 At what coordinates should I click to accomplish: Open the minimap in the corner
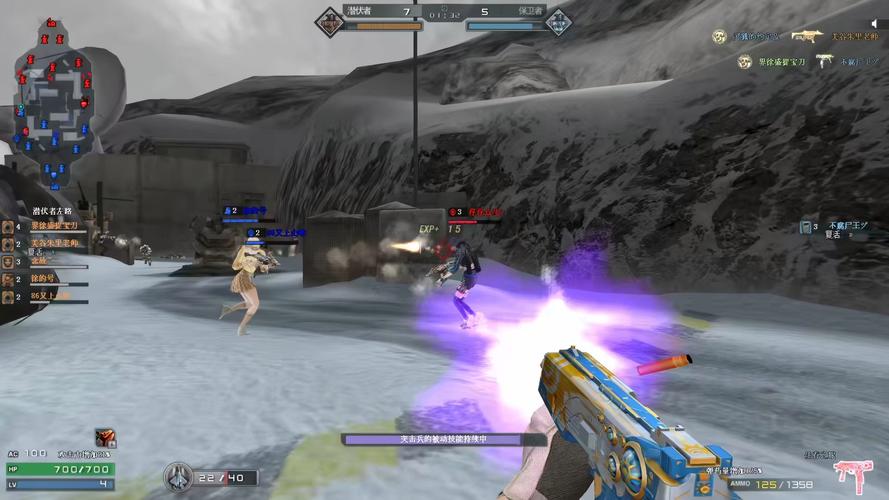[57, 105]
